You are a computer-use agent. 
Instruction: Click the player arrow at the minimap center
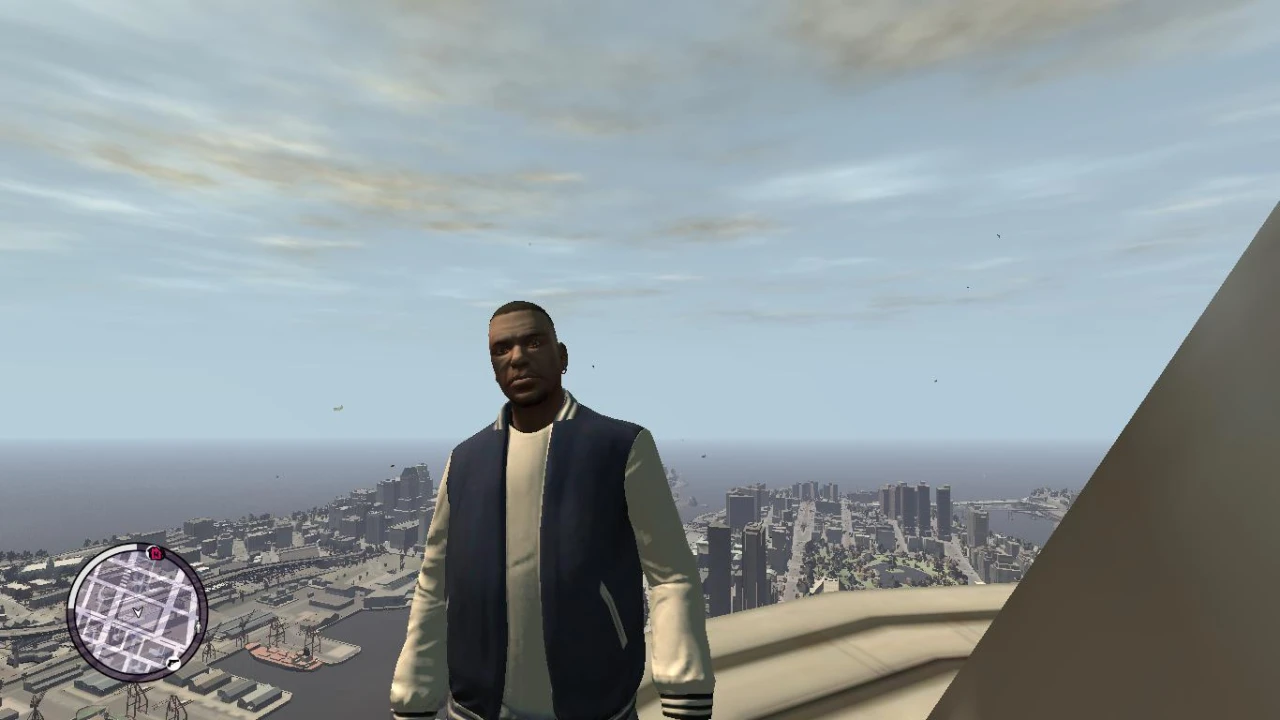(138, 611)
